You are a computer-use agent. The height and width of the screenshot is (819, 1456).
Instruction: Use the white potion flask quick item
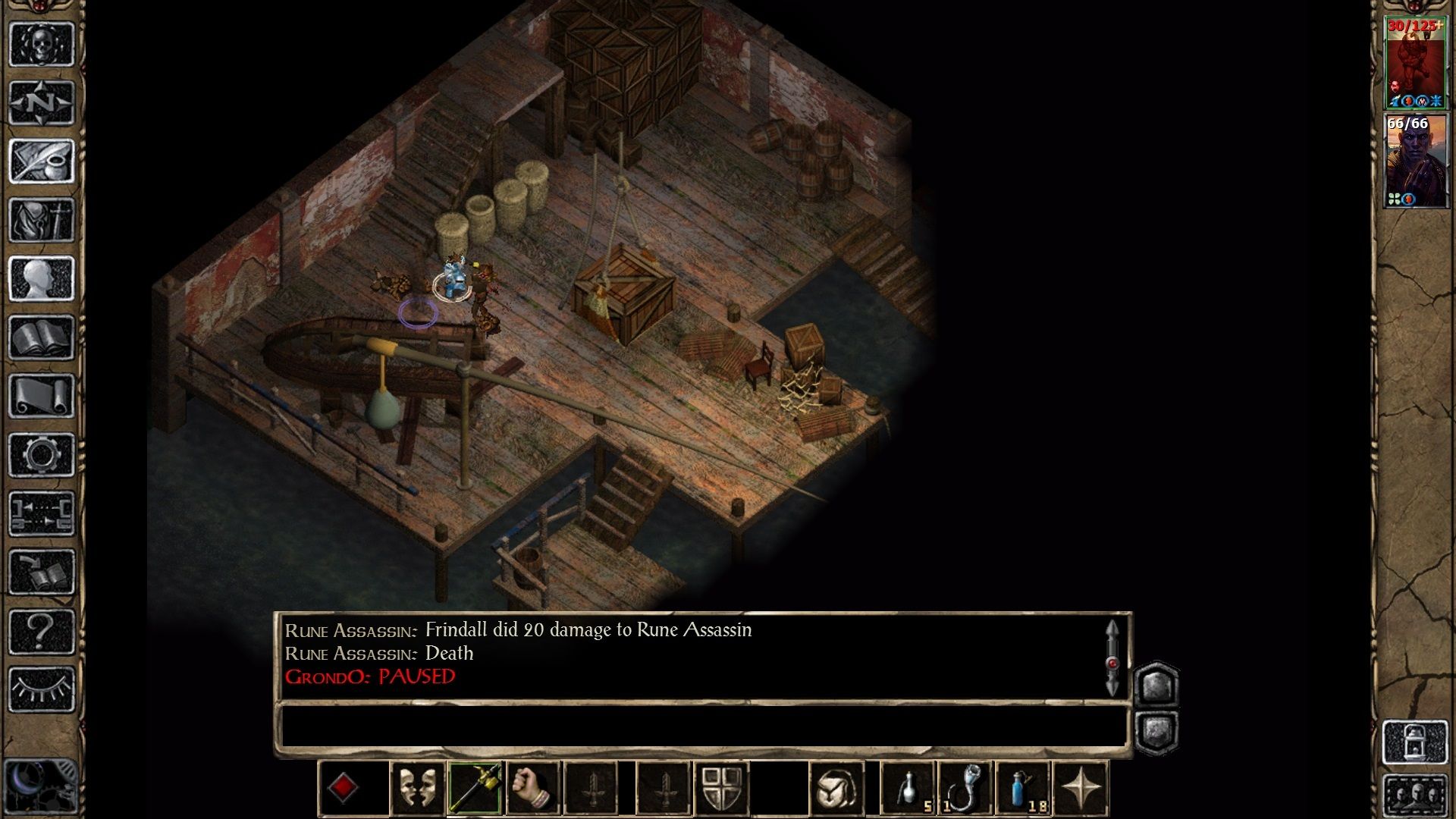(x=908, y=789)
